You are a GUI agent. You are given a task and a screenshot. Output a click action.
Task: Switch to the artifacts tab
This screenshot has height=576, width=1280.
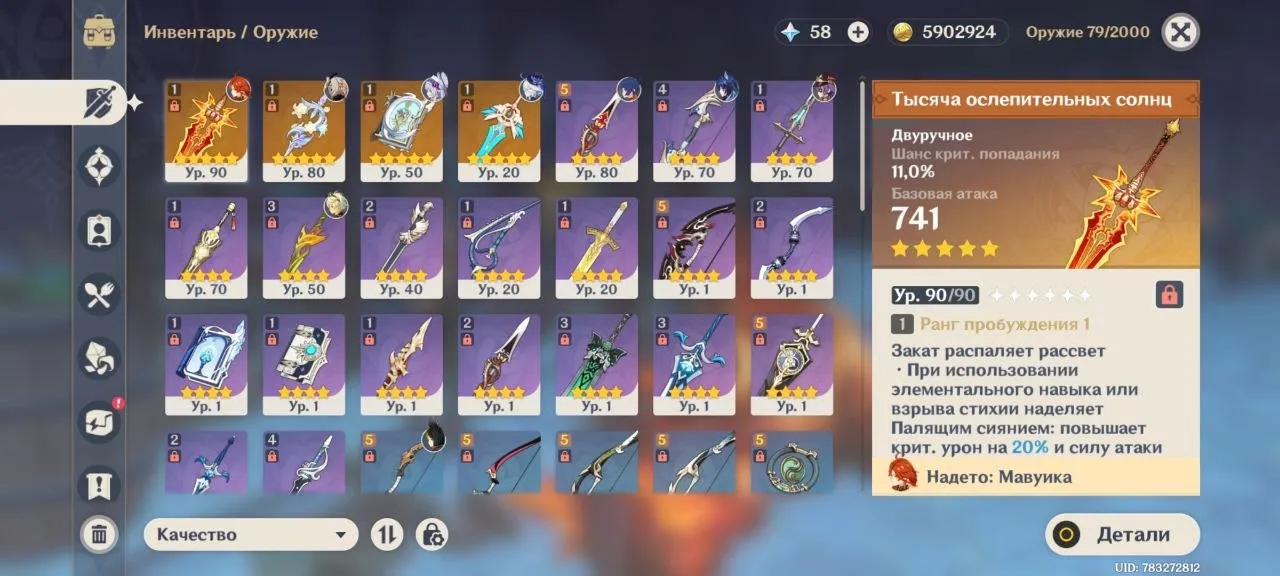click(x=99, y=166)
